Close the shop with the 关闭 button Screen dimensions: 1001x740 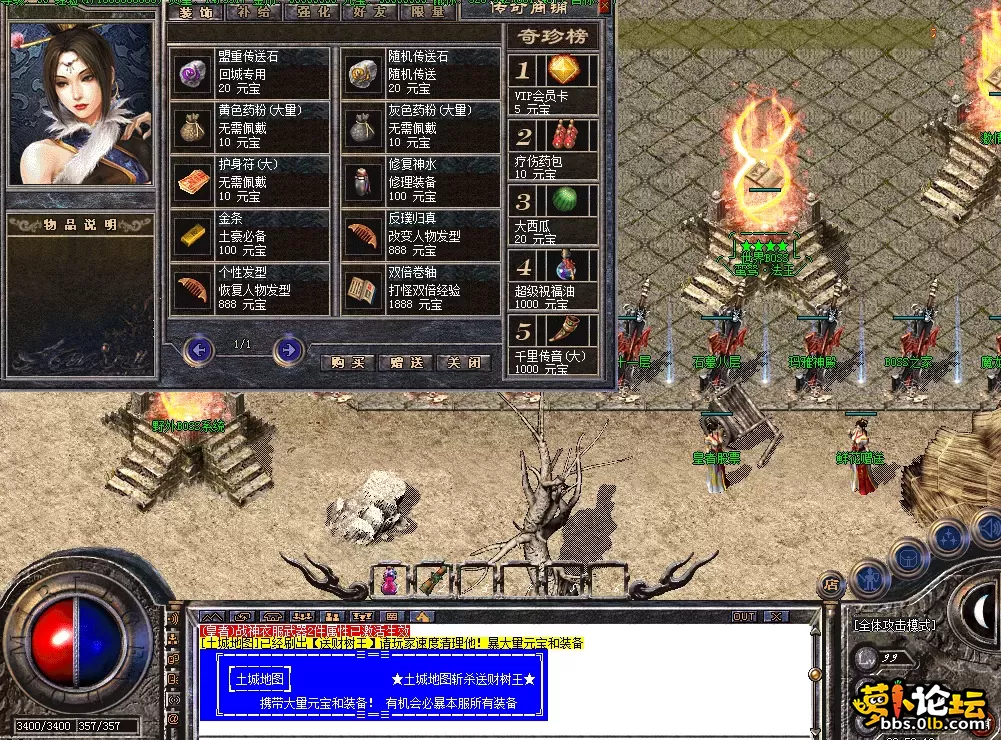coord(464,362)
